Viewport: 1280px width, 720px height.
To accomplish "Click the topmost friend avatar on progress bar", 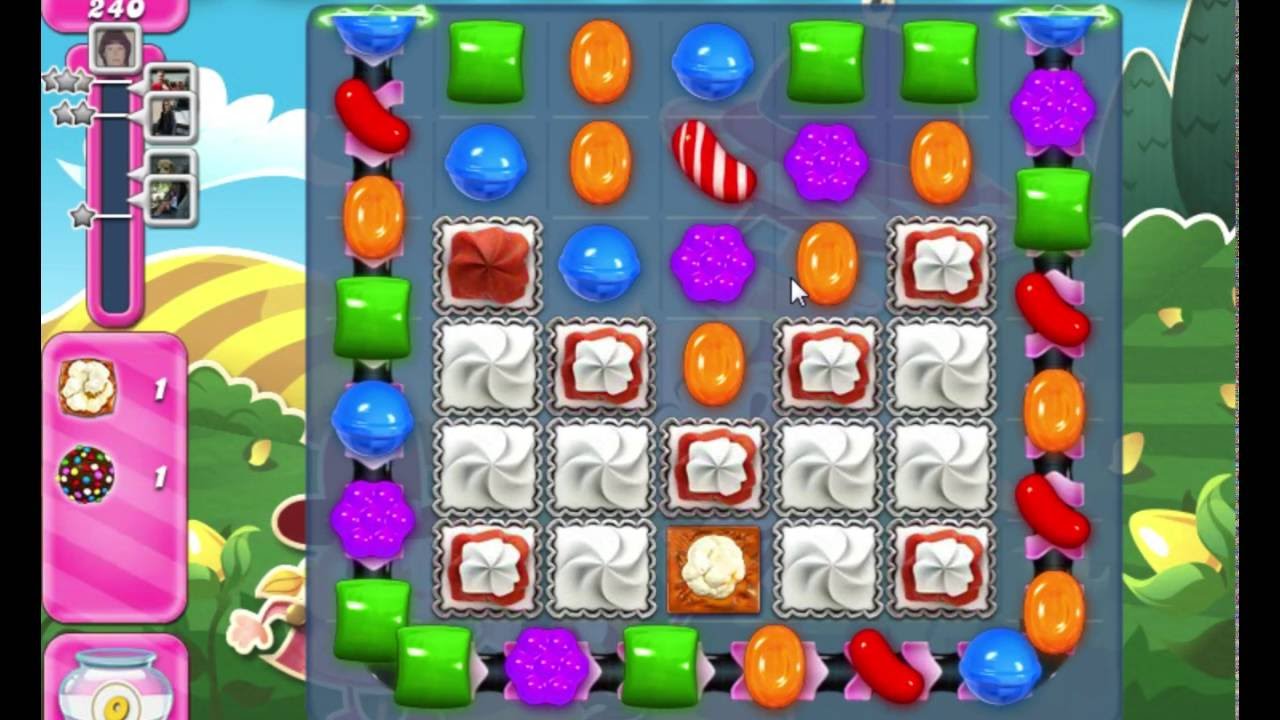I will tap(172, 78).
